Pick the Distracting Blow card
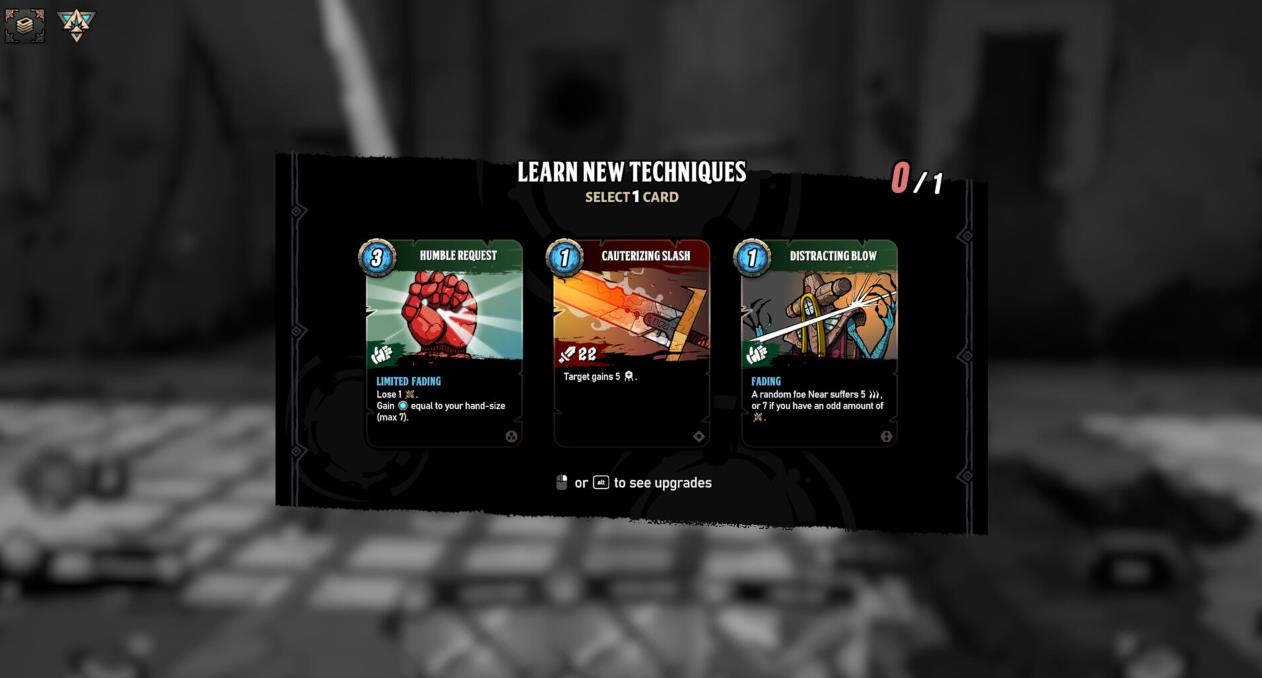The height and width of the screenshot is (678, 1262). click(818, 343)
